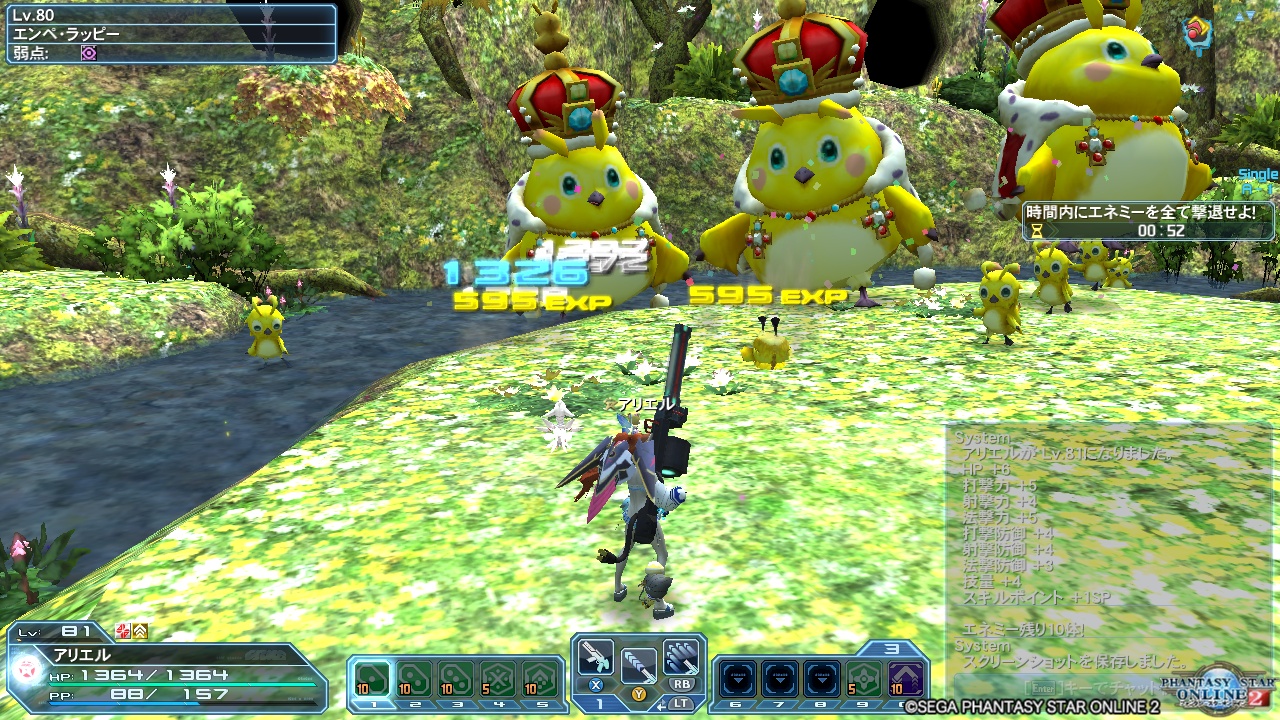Select the sword icon bound to Y
The height and width of the screenshot is (720, 1280).
[640, 665]
